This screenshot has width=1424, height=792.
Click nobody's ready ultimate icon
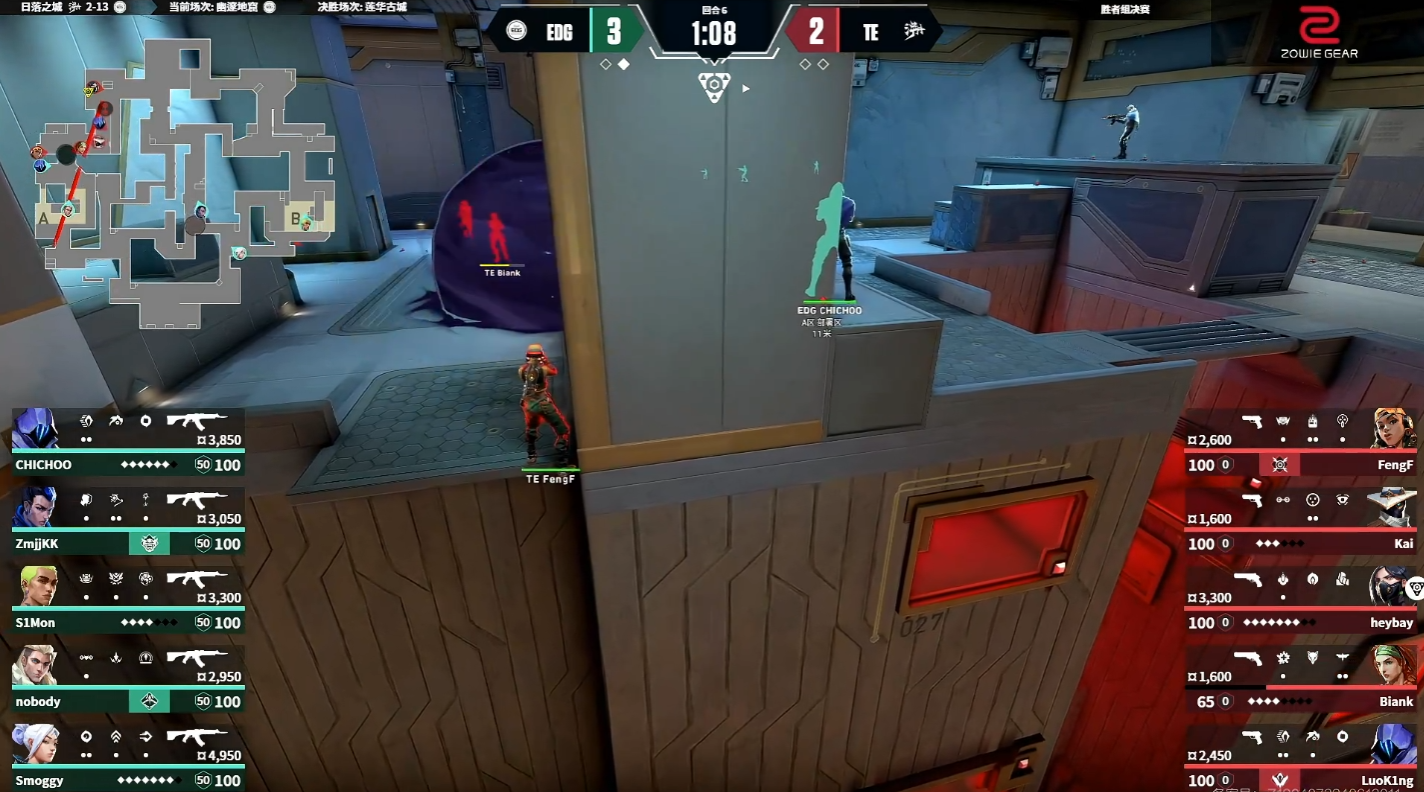click(149, 702)
